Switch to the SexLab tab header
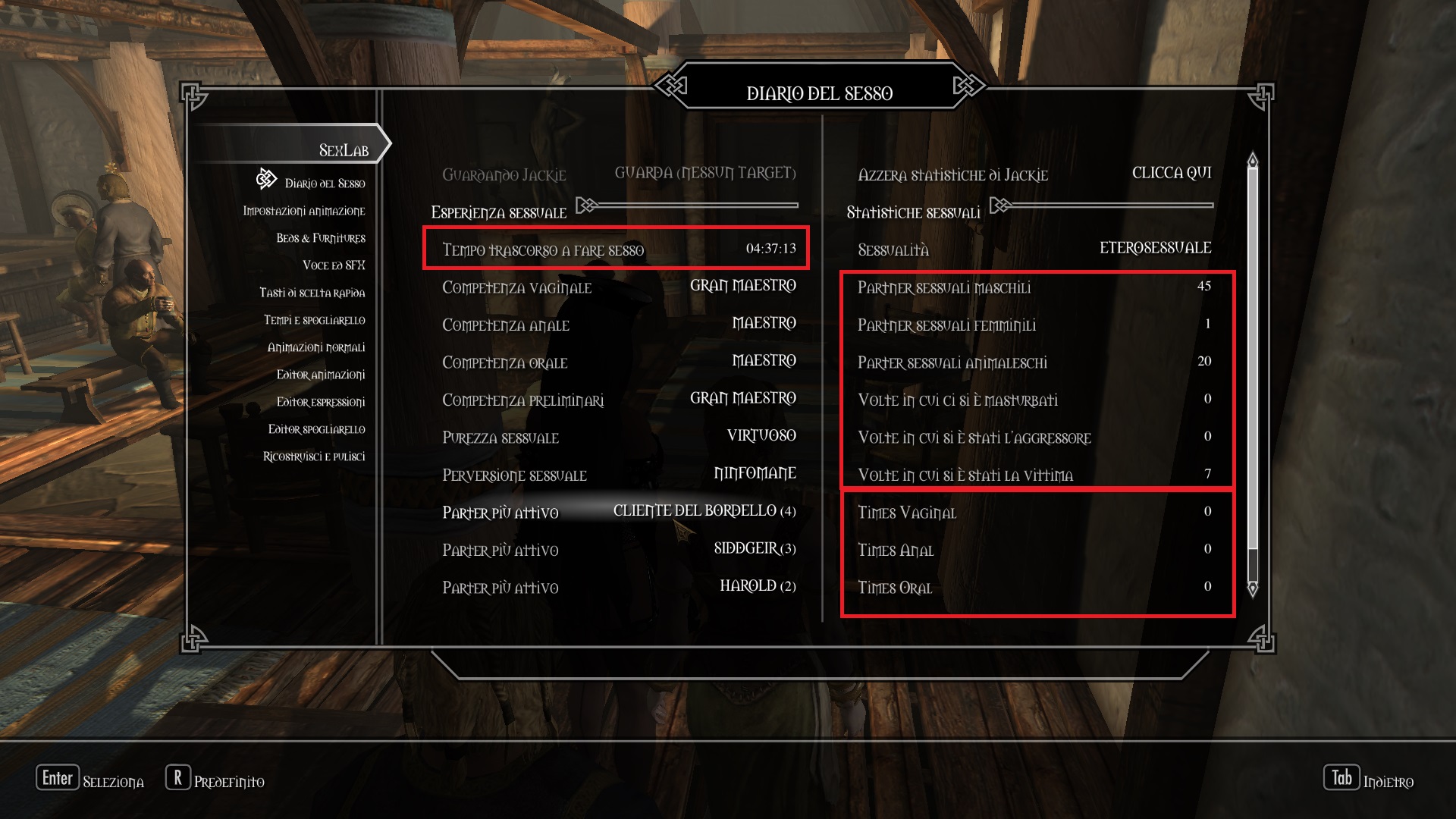Viewport: 1456px width, 819px height. pyautogui.click(x=345, y=149)
